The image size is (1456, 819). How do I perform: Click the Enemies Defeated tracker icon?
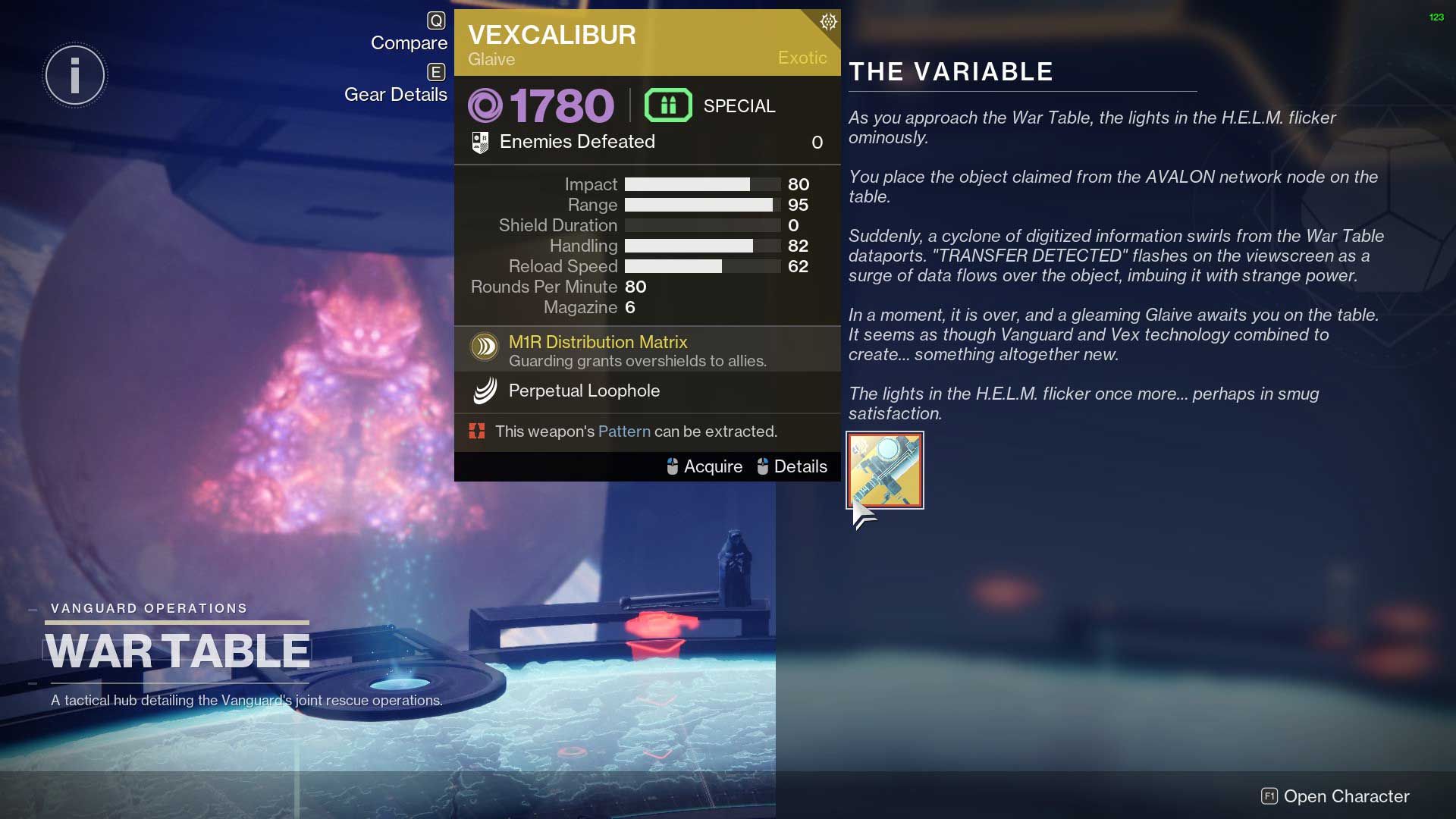coord(481,141)
